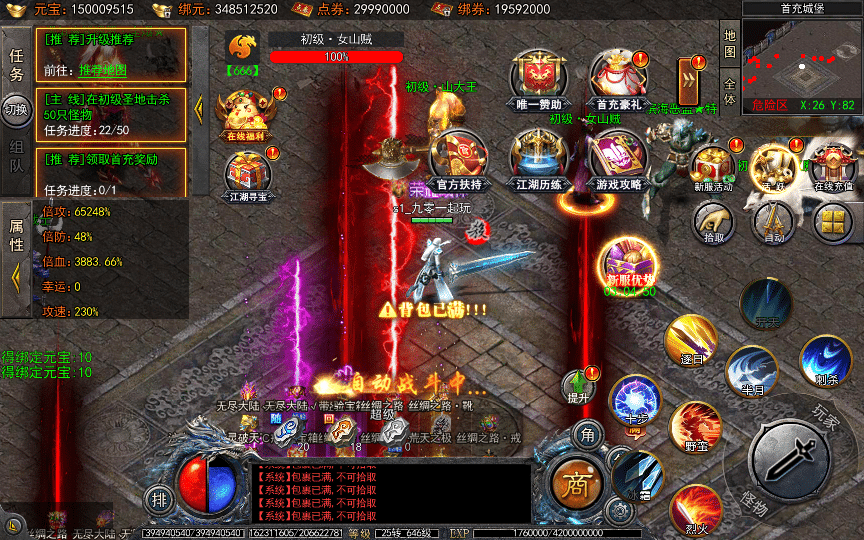Cast the 半月 half-moon skill

(752, 372)
